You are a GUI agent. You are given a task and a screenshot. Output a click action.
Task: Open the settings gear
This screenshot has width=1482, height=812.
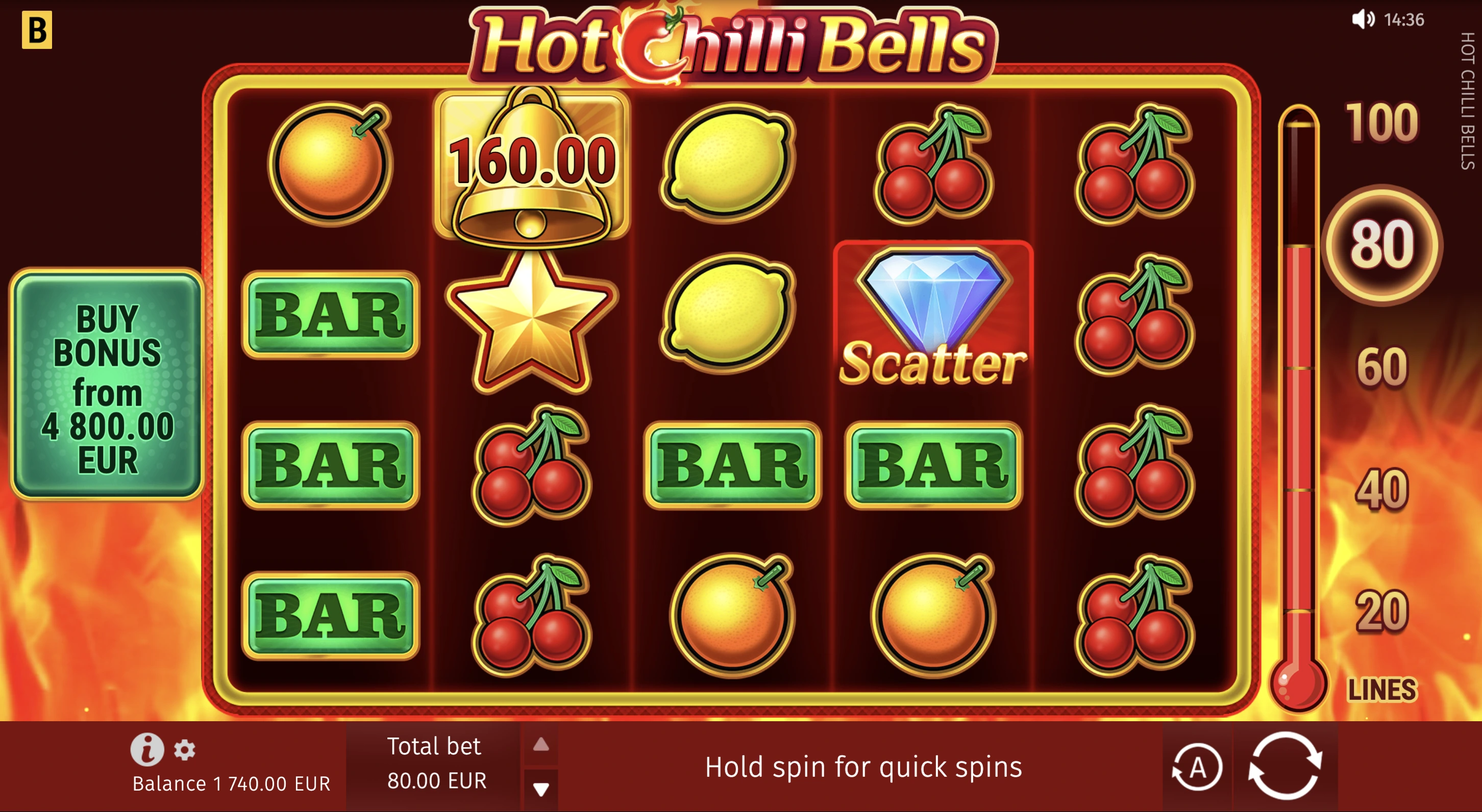coord(185,749)
